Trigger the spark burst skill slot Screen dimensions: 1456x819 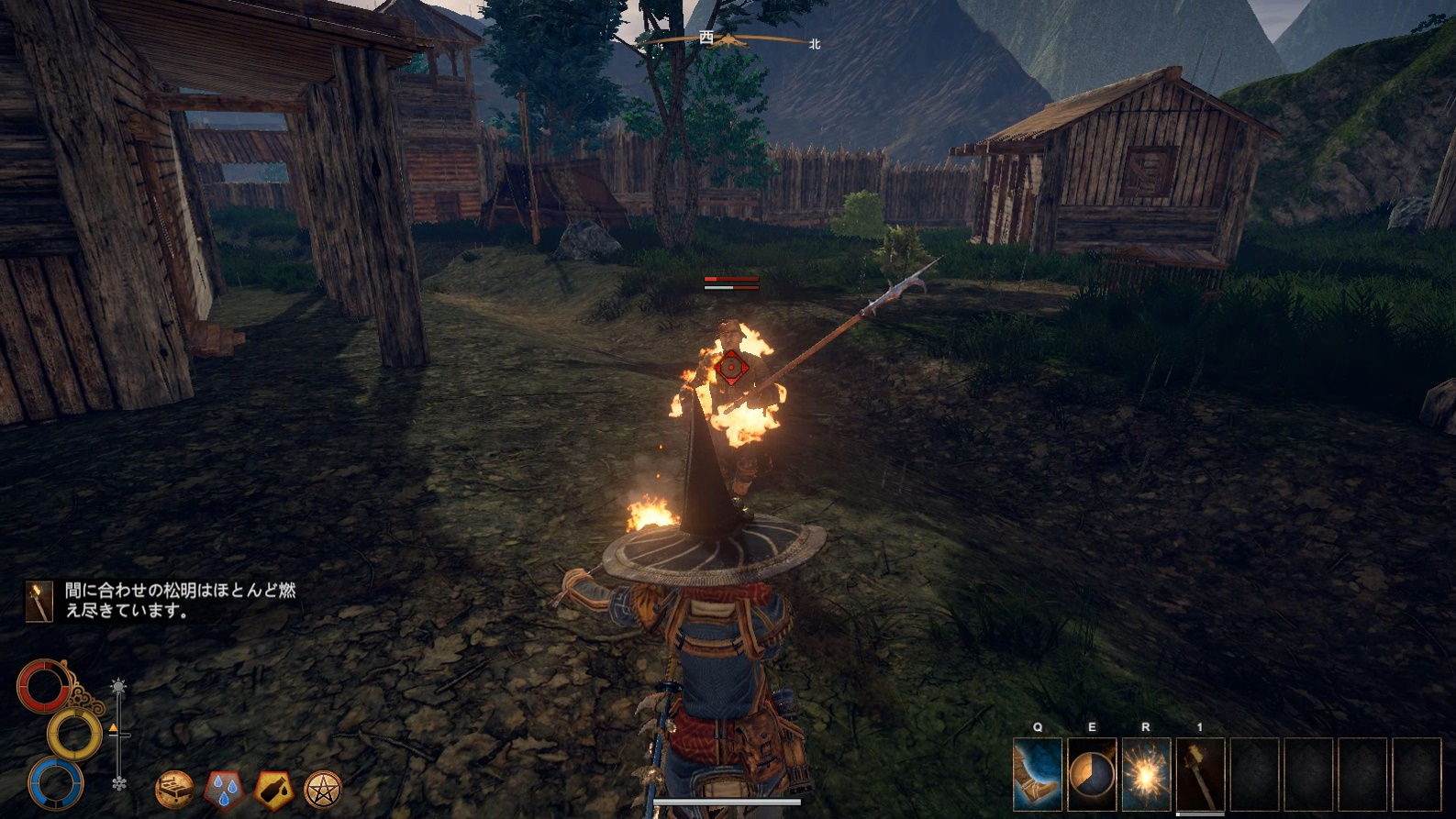[1146, 775]
